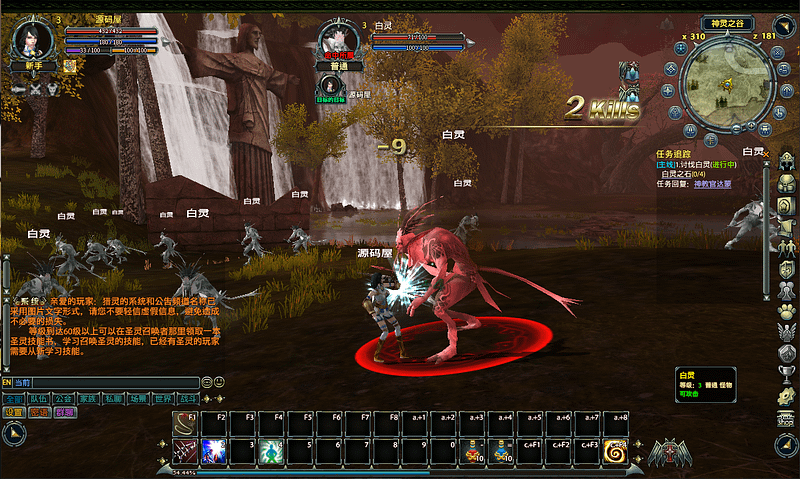This screenshot has height=479, width=800.
Task: Activate the golden swirl skill icon
Action: 616,451
